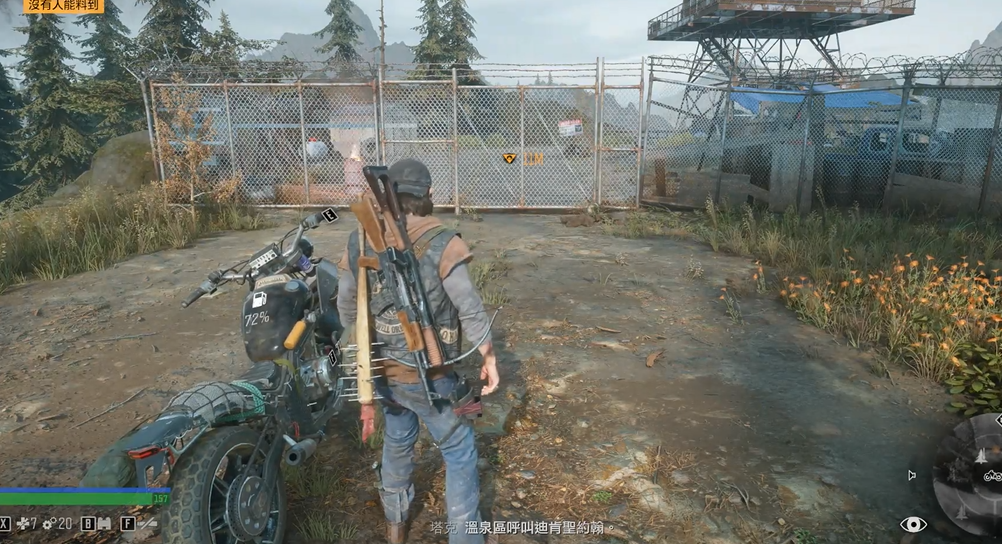Select the scrap gear resource icon
1002x544 pixels.
(x=48, y=523)
